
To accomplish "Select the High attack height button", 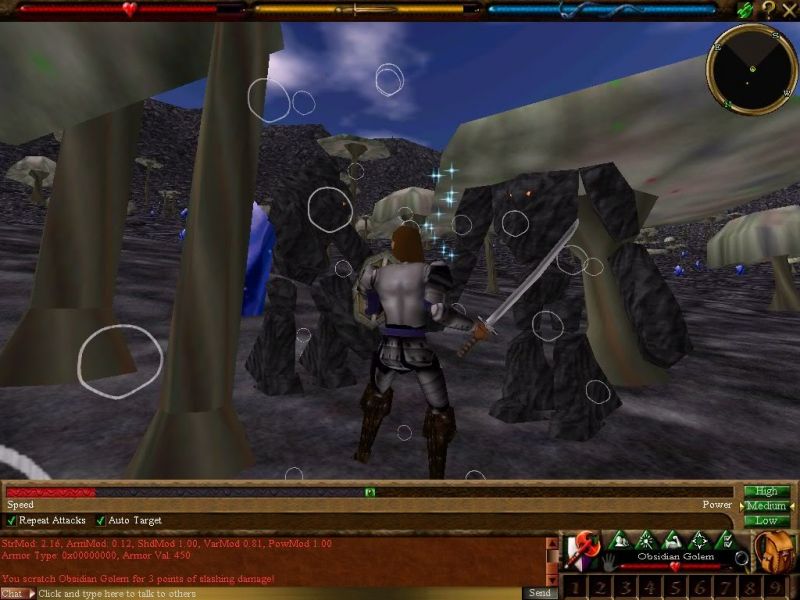I will (x=766, y=491).
